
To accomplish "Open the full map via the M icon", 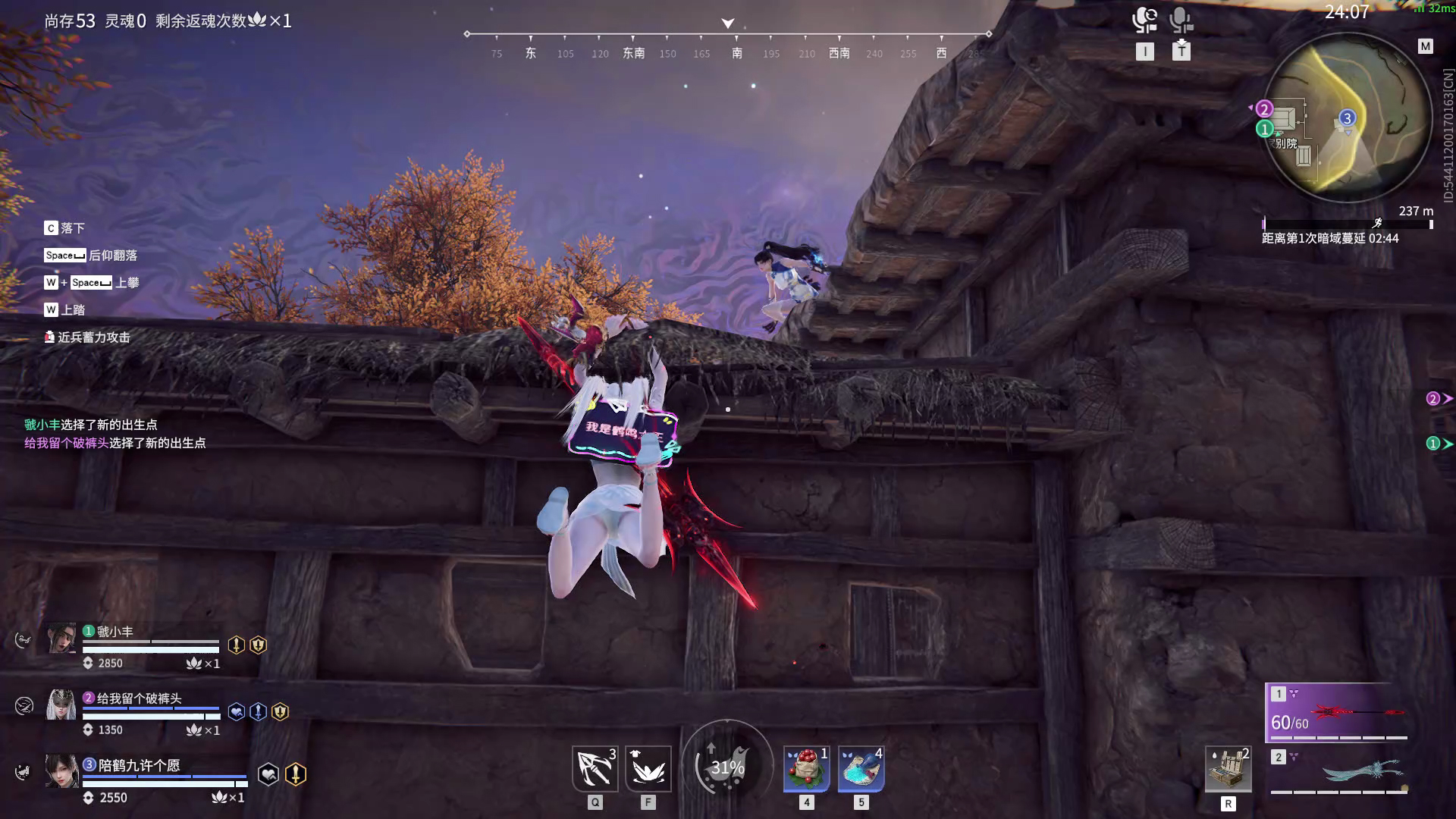I will click(x=1424, y=47).
